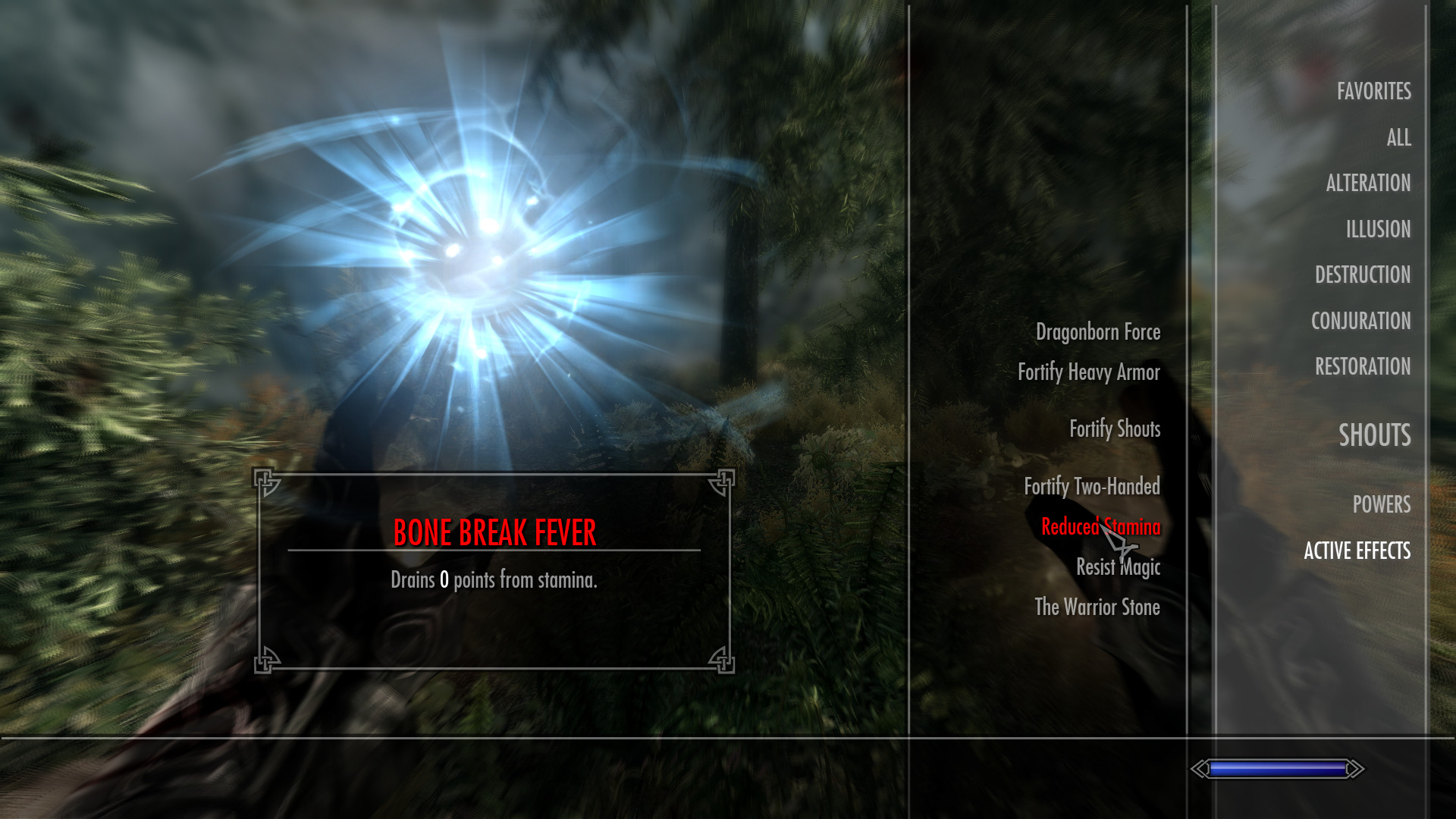The image size is (1456, 819).
Task: Select the Dragonborn Force effect
Action: click(1098, 331)
